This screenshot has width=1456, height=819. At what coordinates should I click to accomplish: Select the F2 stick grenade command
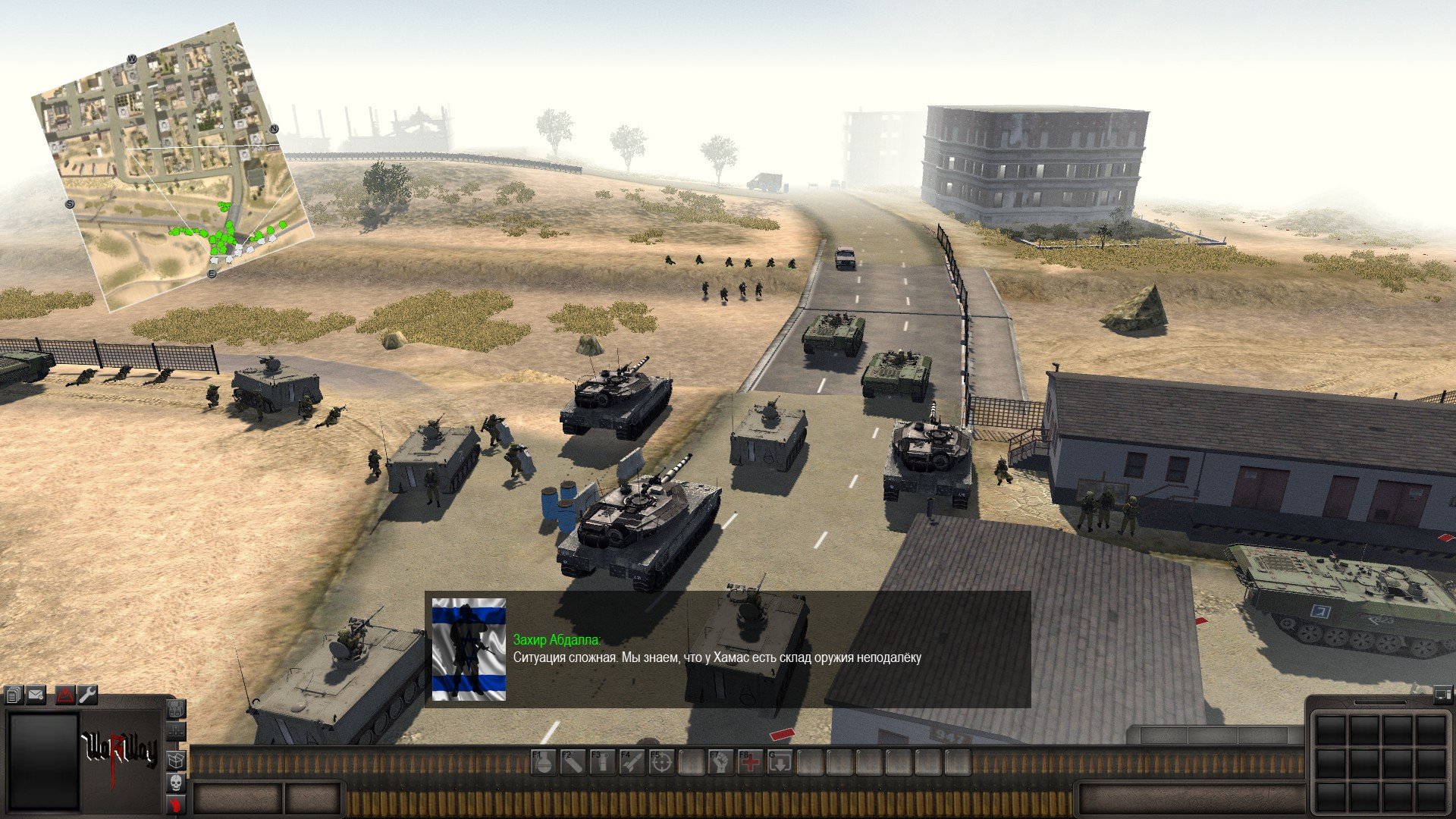coord(573,762)
